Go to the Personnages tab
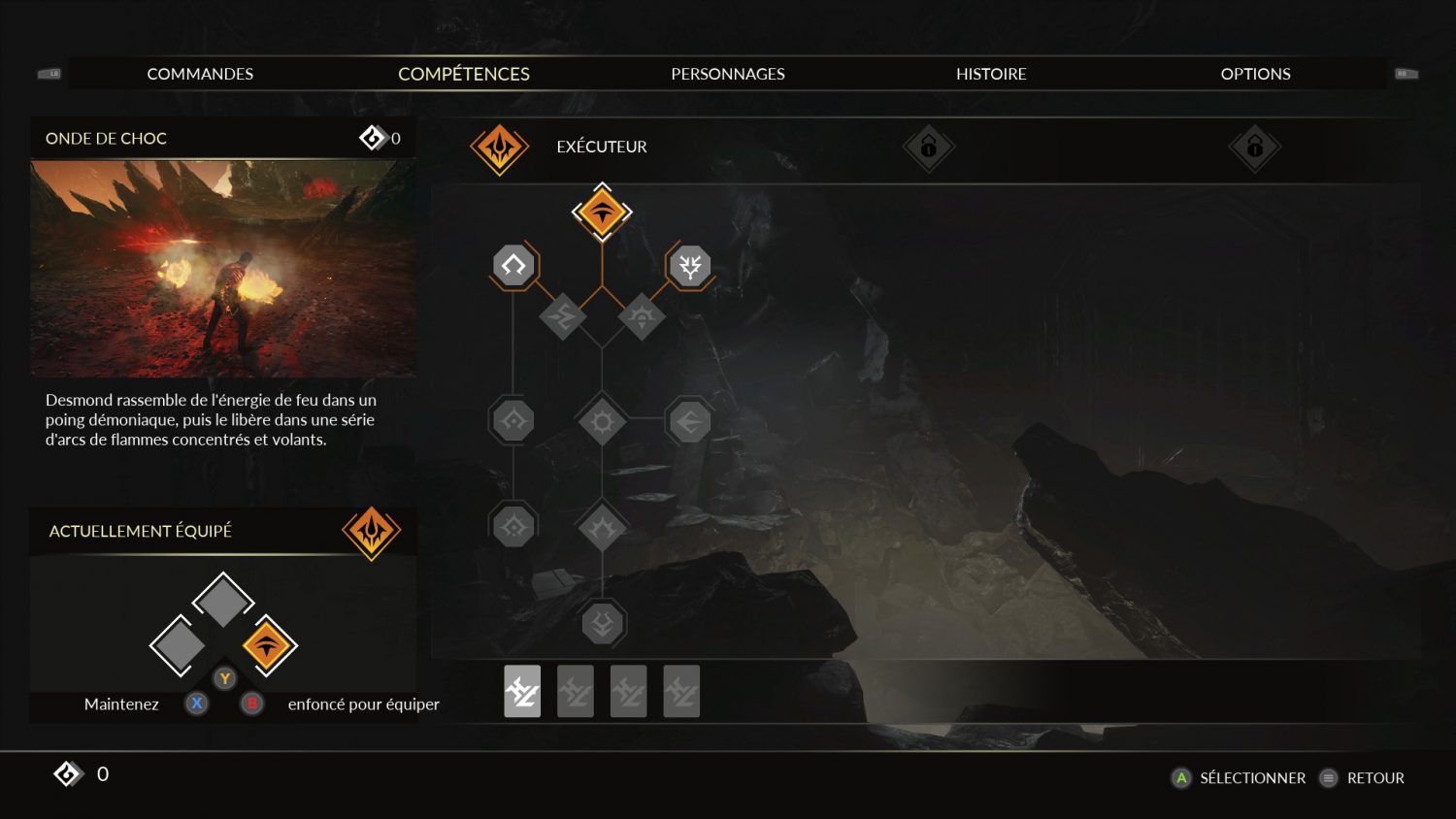This screenshot has width=1456, height=819. pyautogui.click(x=728, y=74)
